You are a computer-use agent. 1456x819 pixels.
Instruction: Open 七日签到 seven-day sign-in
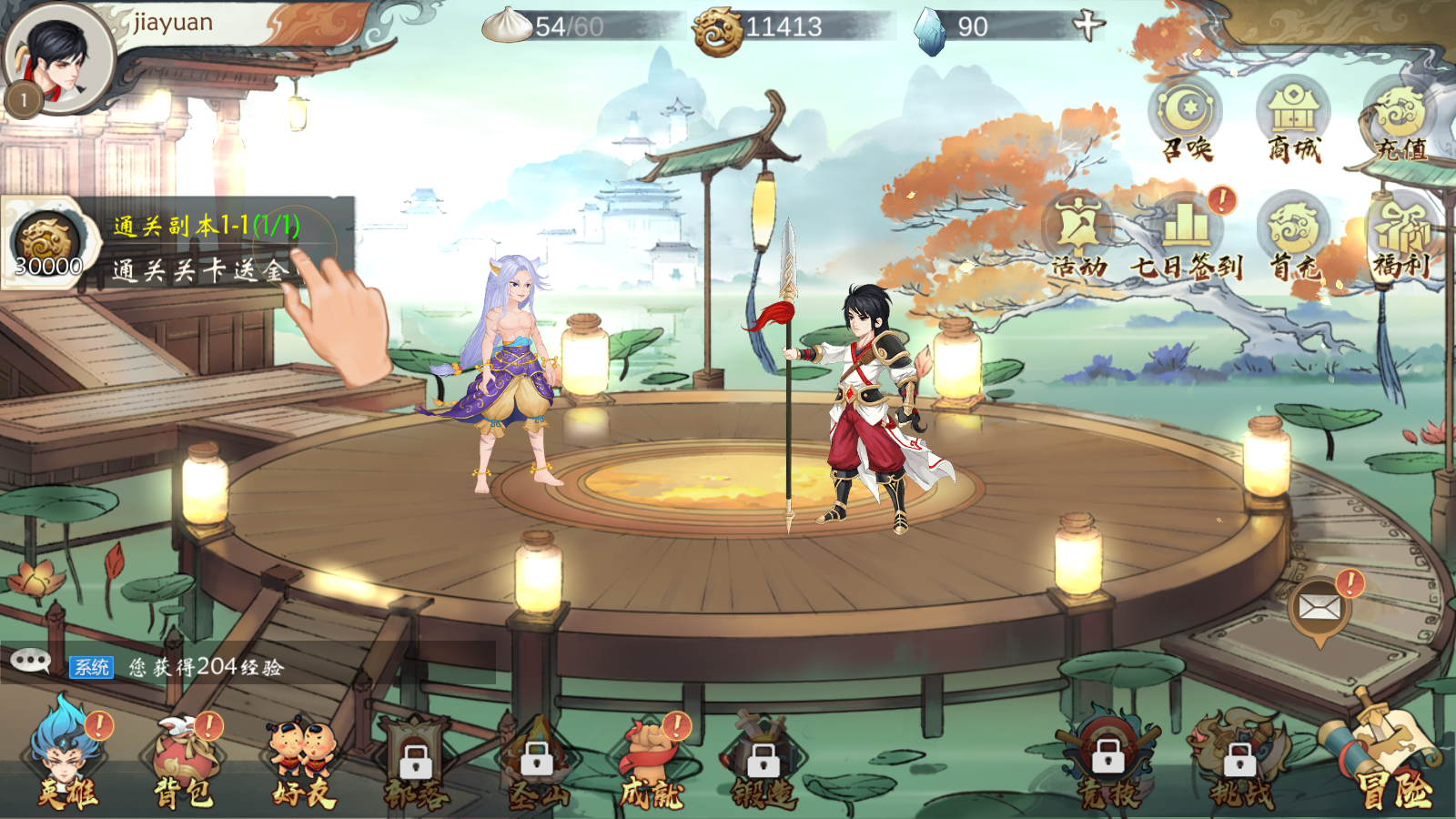pos(1186,237)
